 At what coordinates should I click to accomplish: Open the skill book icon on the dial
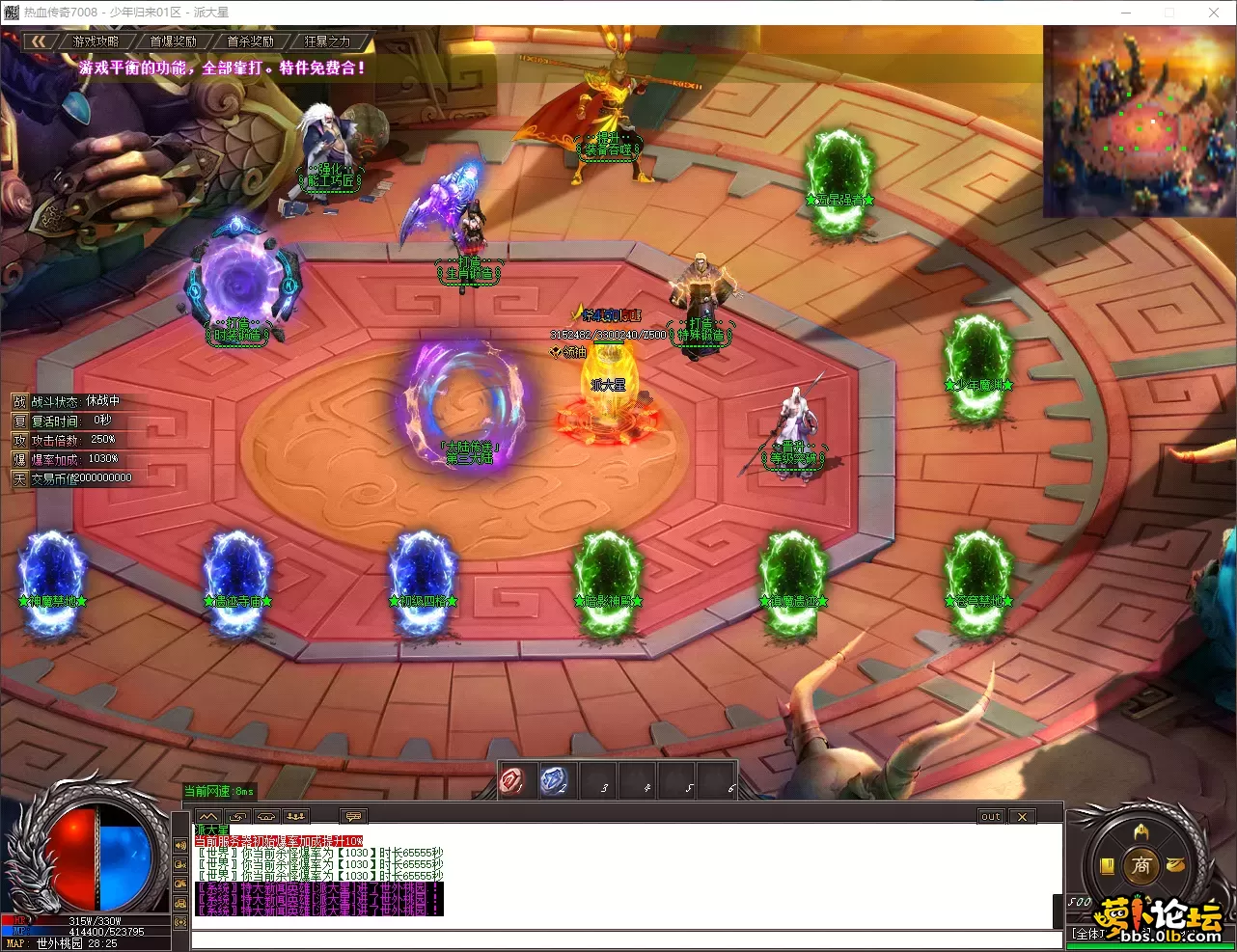point(1108,865)
